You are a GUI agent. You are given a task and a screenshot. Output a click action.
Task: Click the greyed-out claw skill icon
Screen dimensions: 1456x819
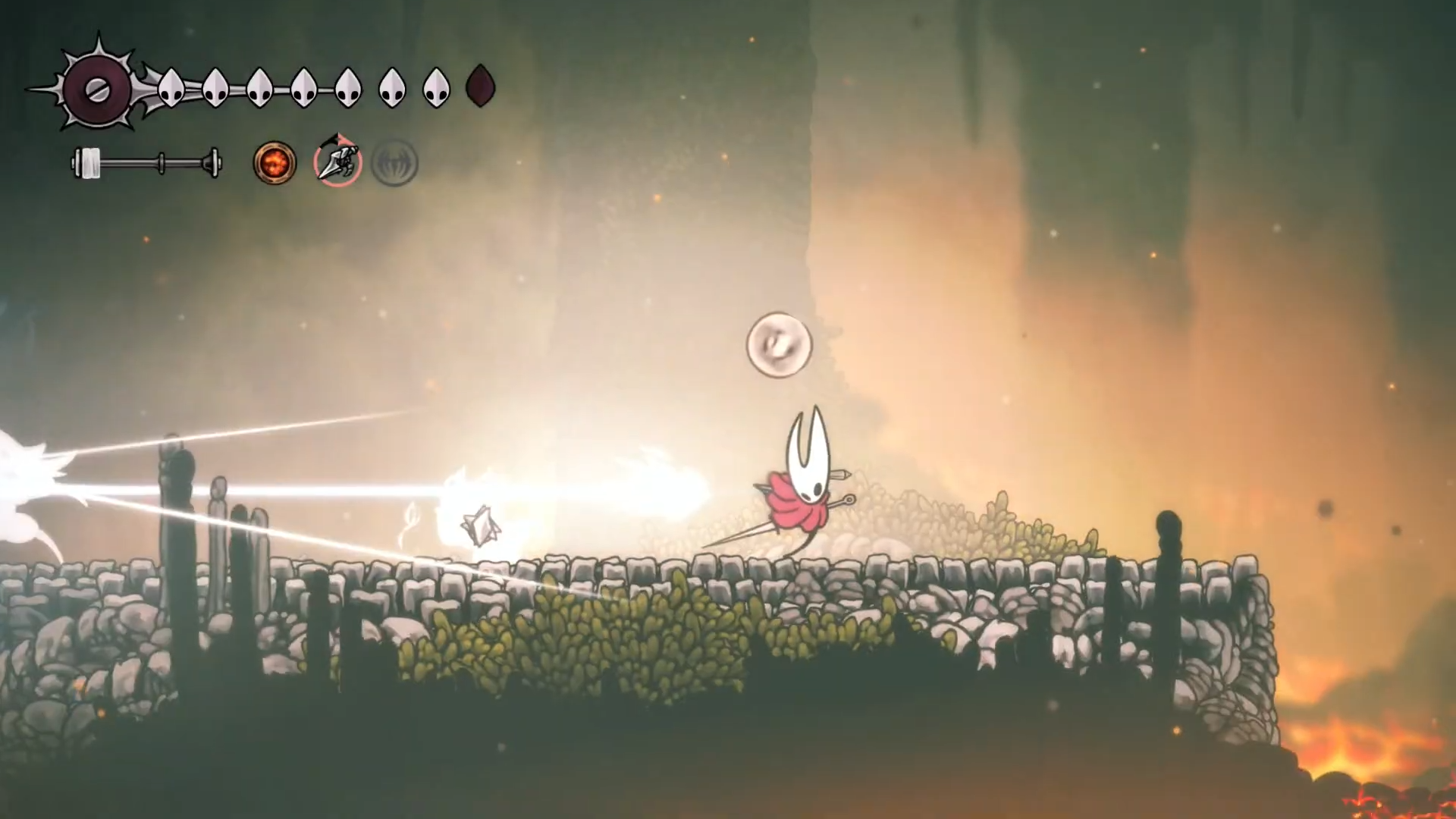point(395,163)
